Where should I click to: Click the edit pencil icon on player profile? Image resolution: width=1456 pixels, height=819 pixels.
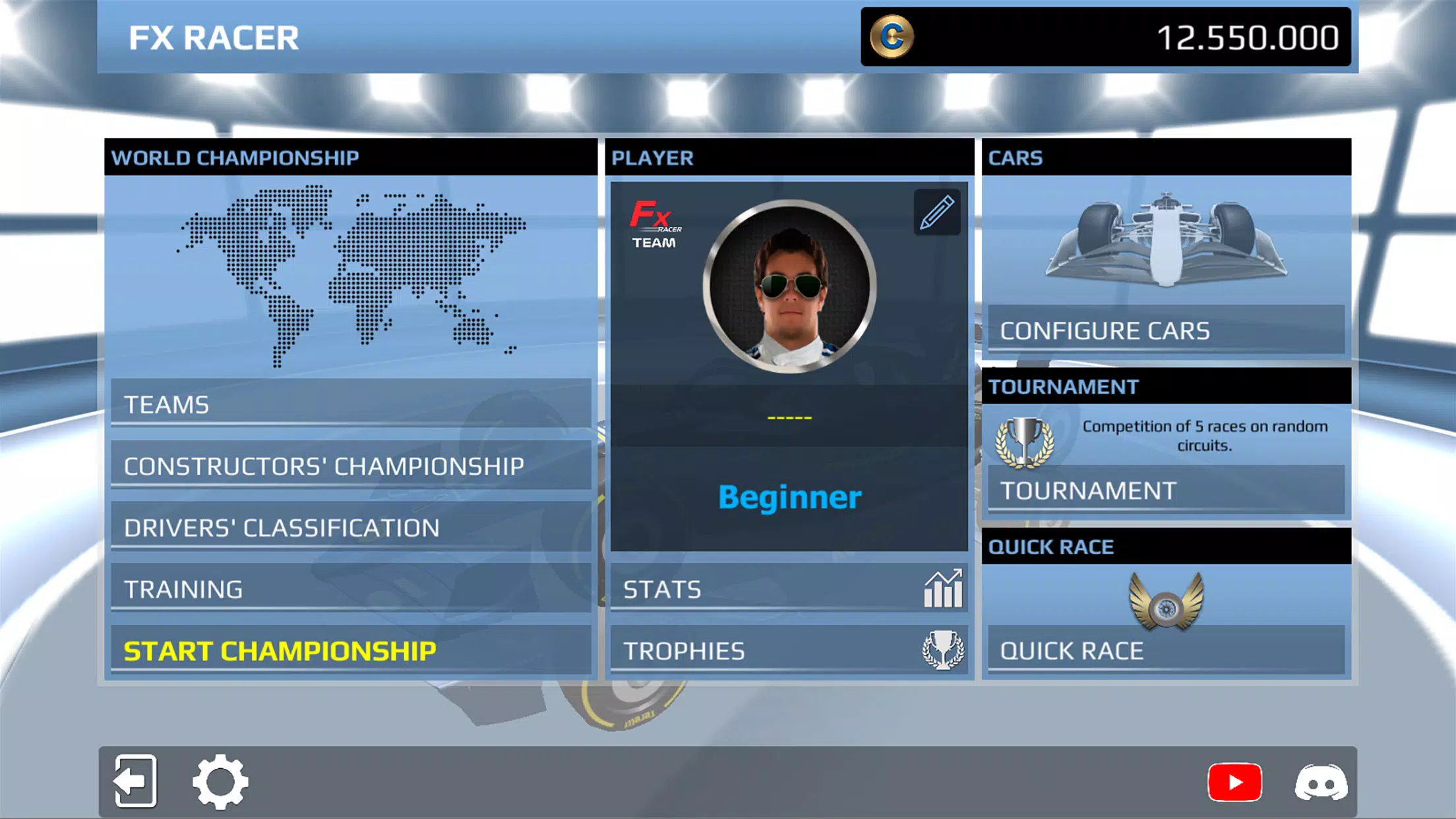(x=936, y=212)
